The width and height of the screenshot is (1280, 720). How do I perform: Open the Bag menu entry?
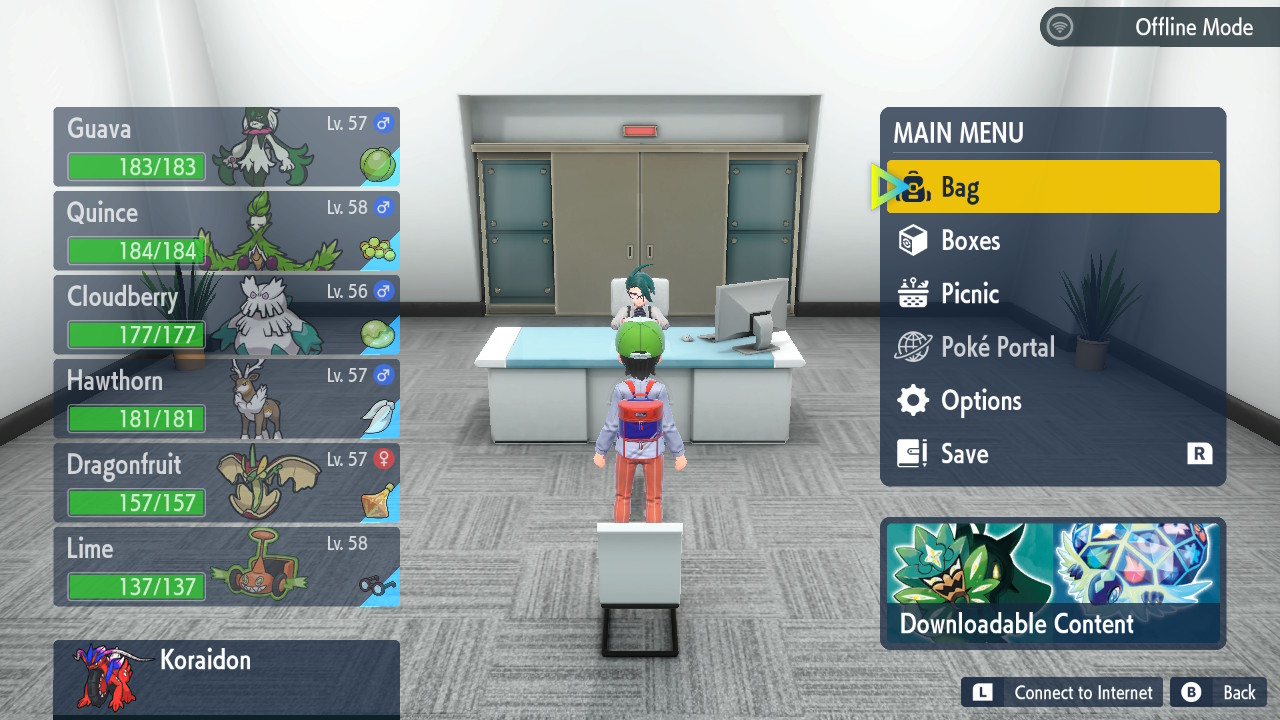click(1052, 187)
